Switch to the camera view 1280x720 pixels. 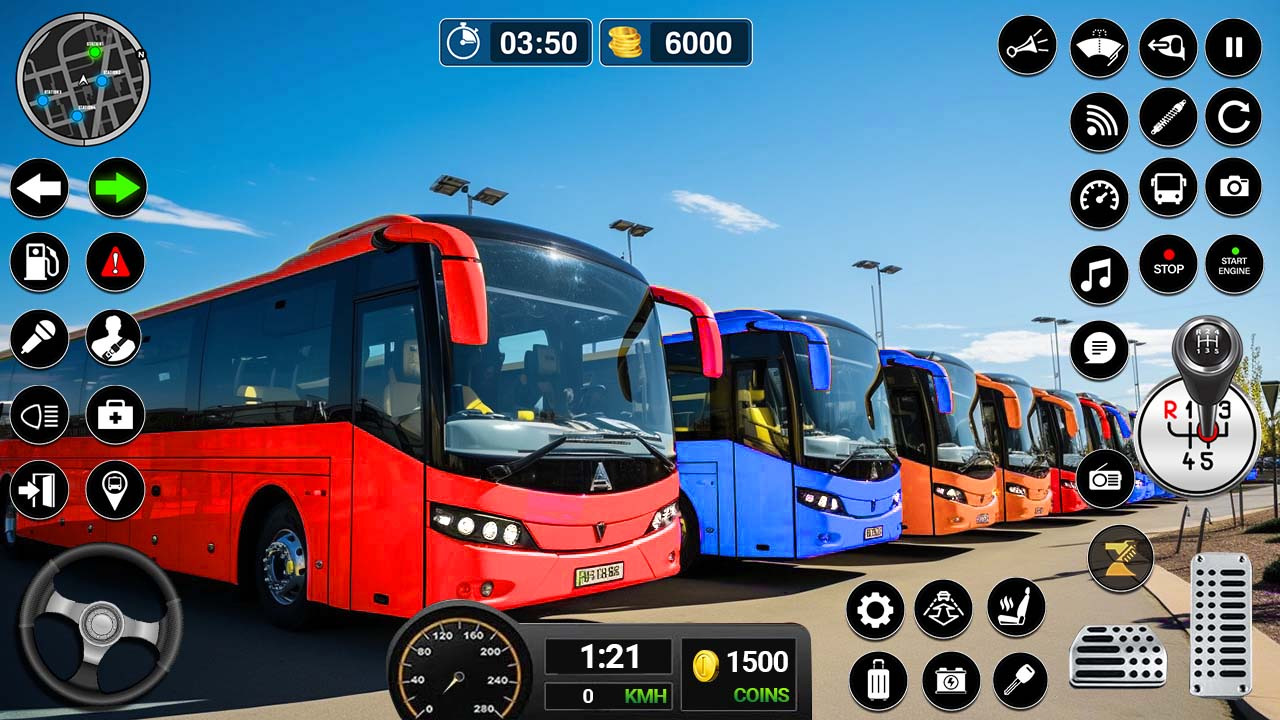[1233, 198]
